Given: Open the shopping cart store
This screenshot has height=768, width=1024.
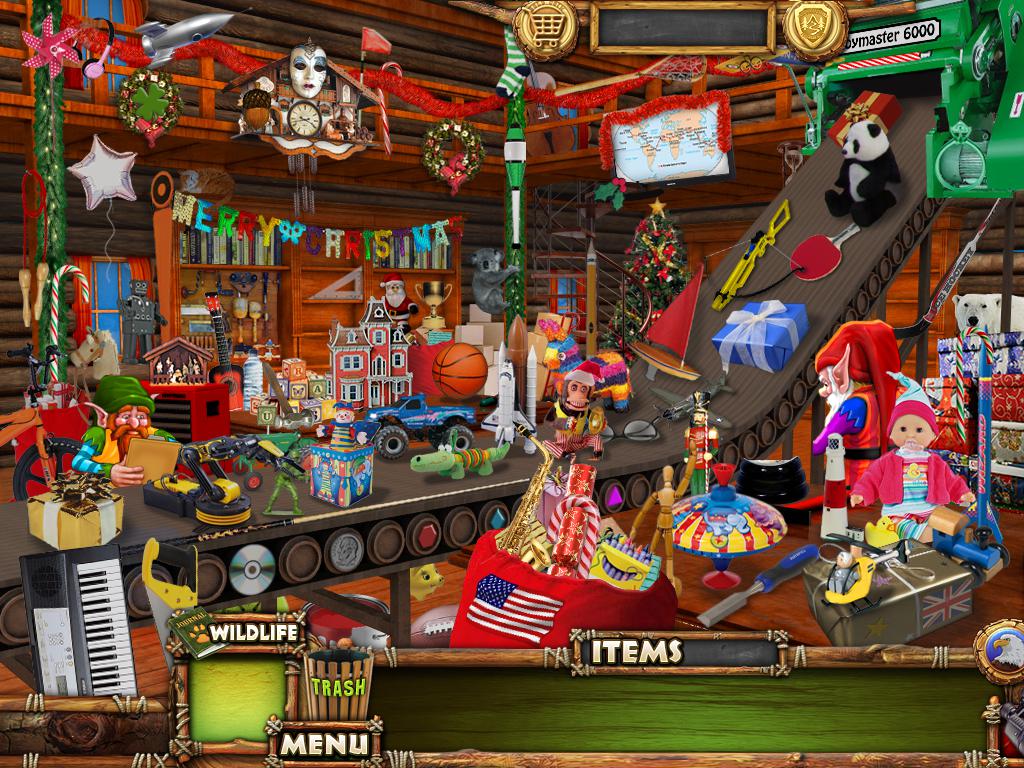Looking at the screenshot, I should click(546, 27).
